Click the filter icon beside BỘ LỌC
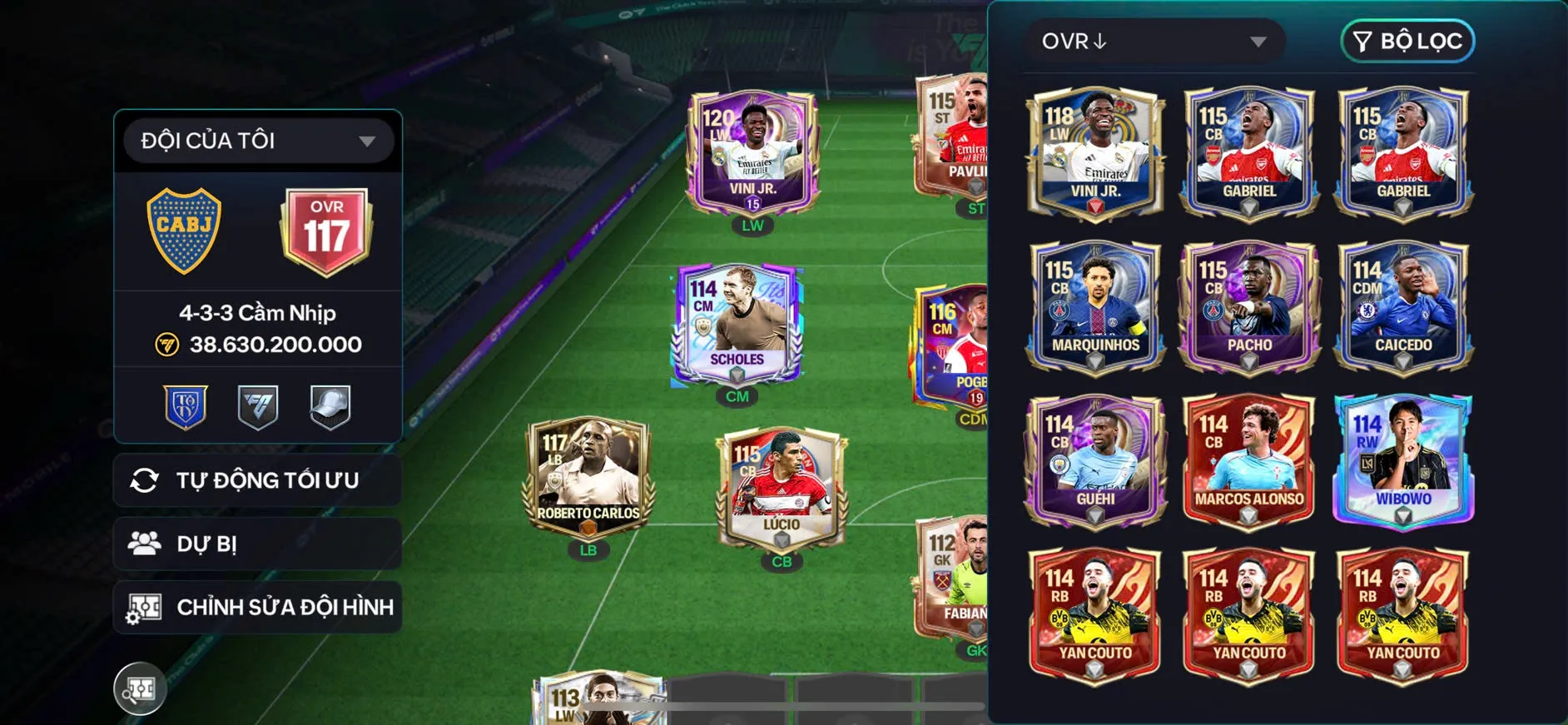 click(x=1362, y=40)
